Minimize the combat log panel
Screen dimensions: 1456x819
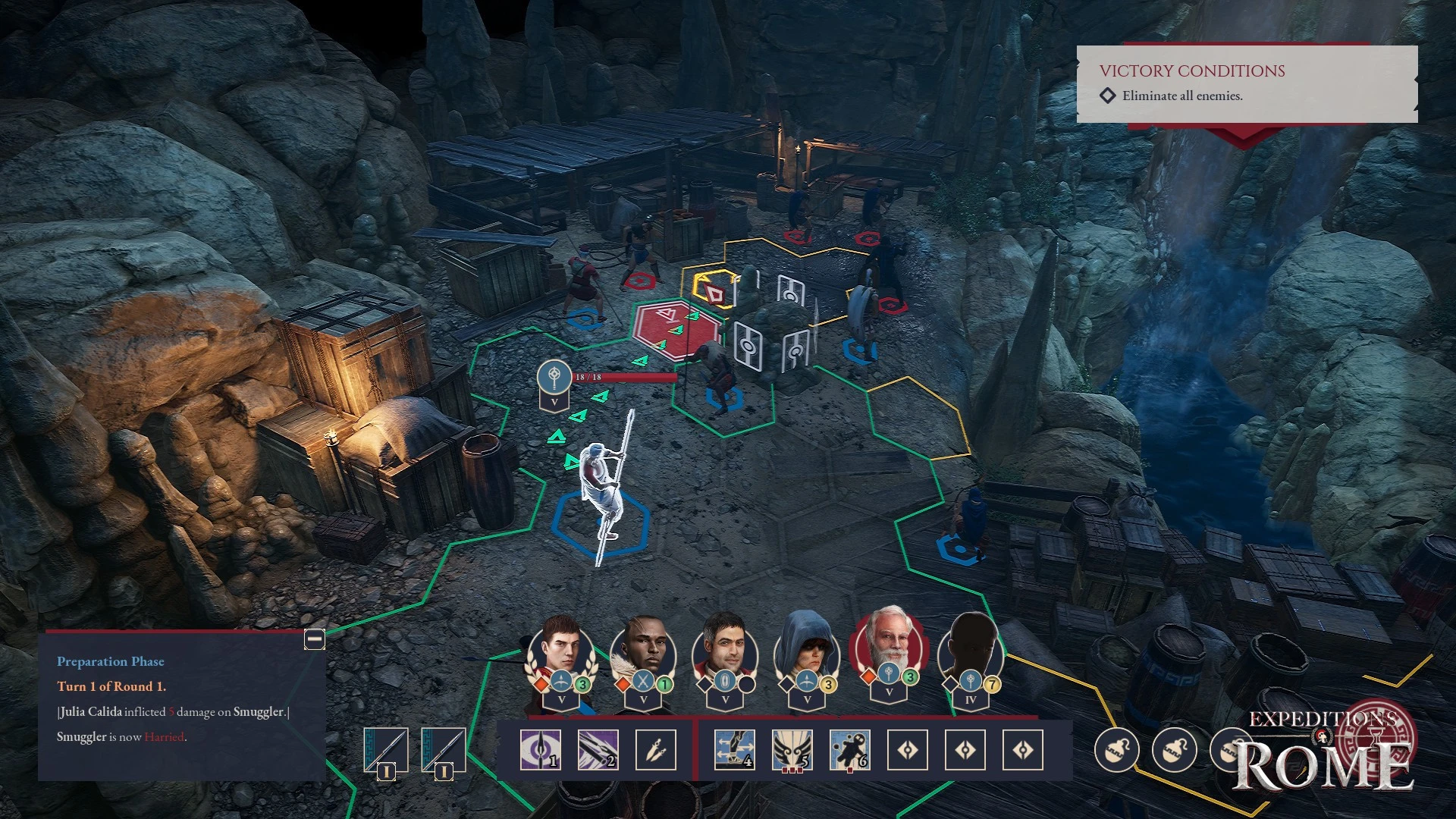[315, 639]
